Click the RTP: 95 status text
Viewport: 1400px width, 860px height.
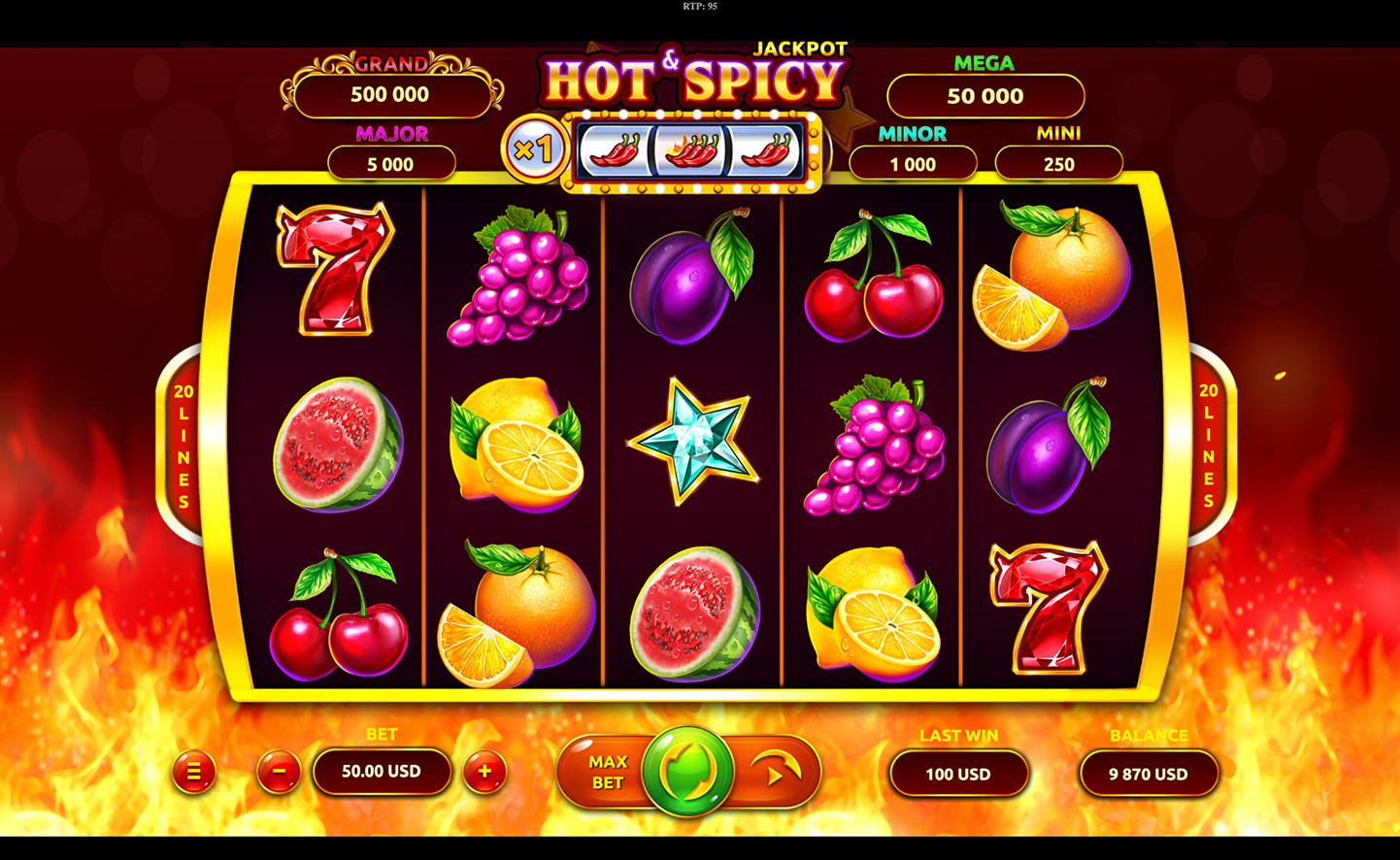pos(700,7)
